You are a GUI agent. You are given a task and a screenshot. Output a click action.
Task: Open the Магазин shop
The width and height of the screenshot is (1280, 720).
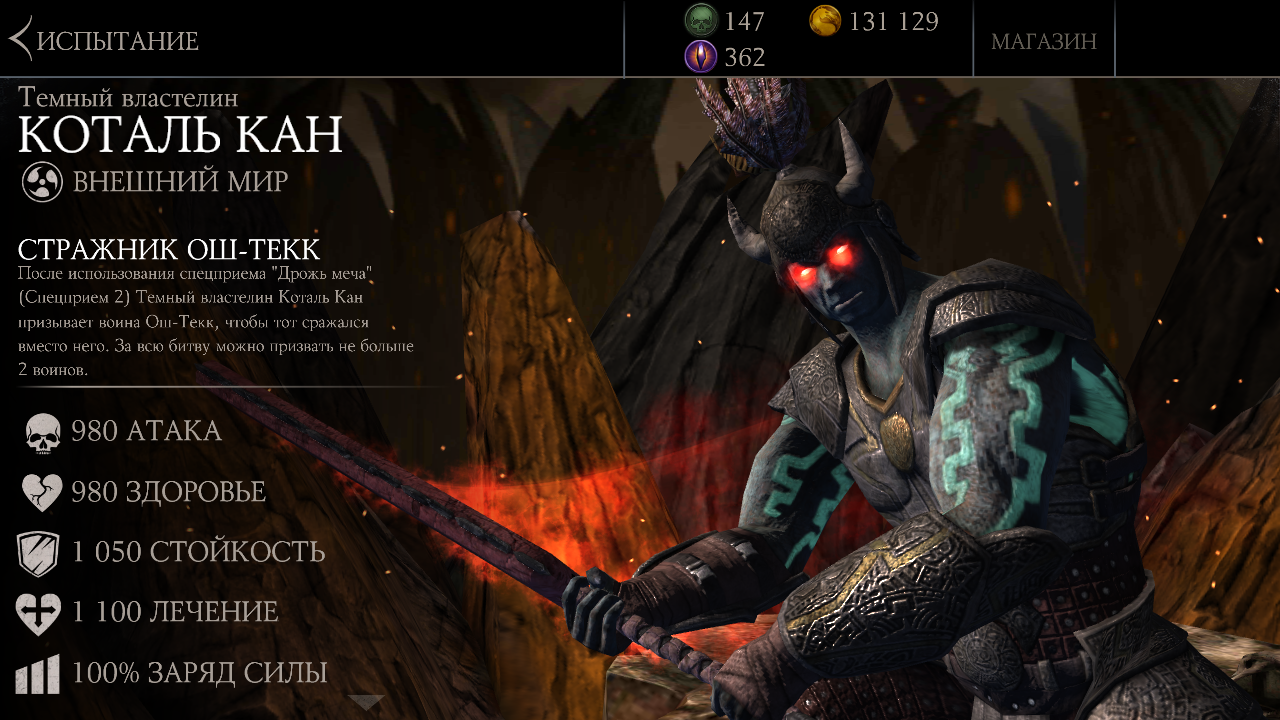click(x=1043, y=41)
